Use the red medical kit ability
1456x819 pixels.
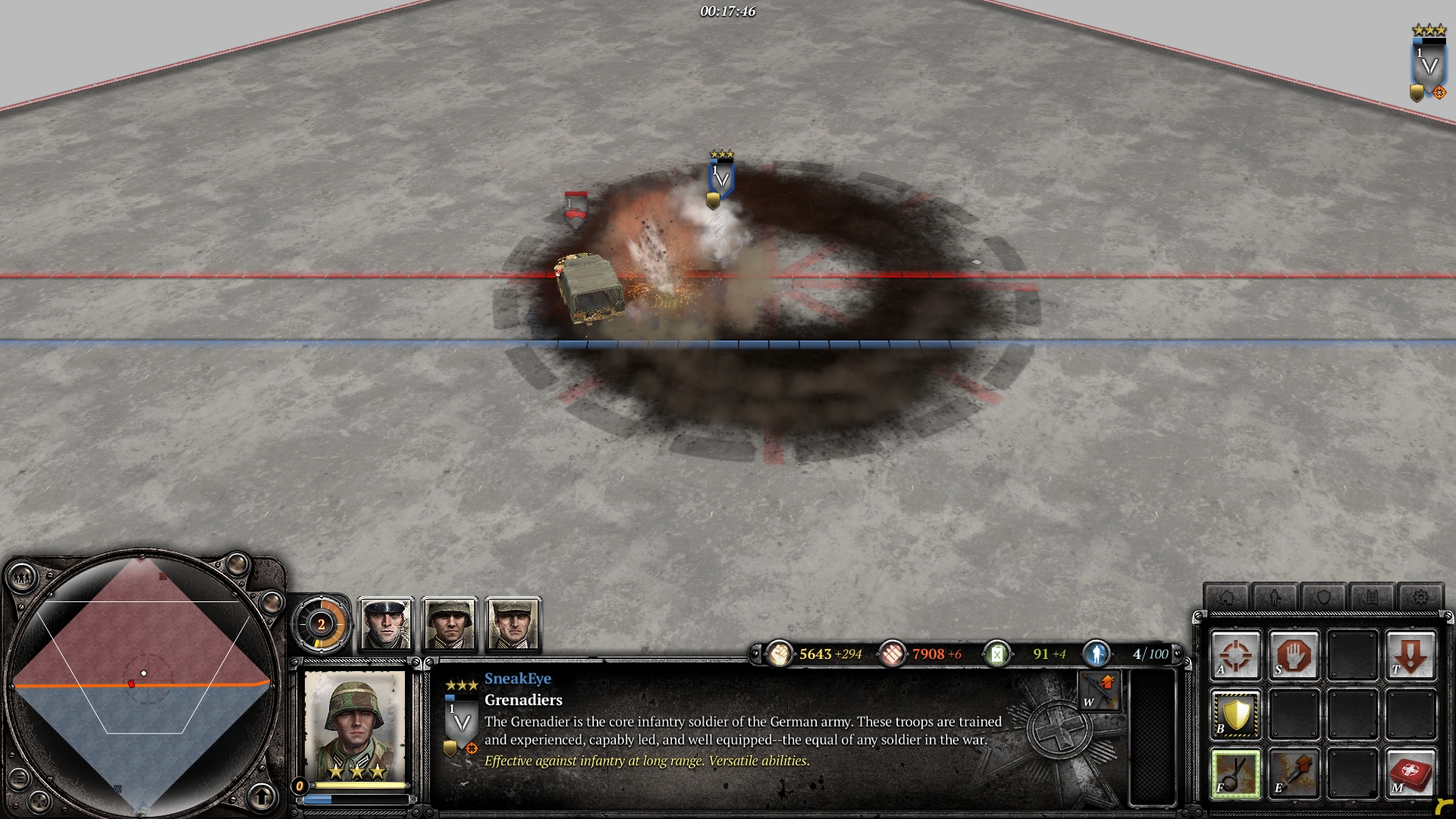pyautogui.click(x=1410, y=773)
